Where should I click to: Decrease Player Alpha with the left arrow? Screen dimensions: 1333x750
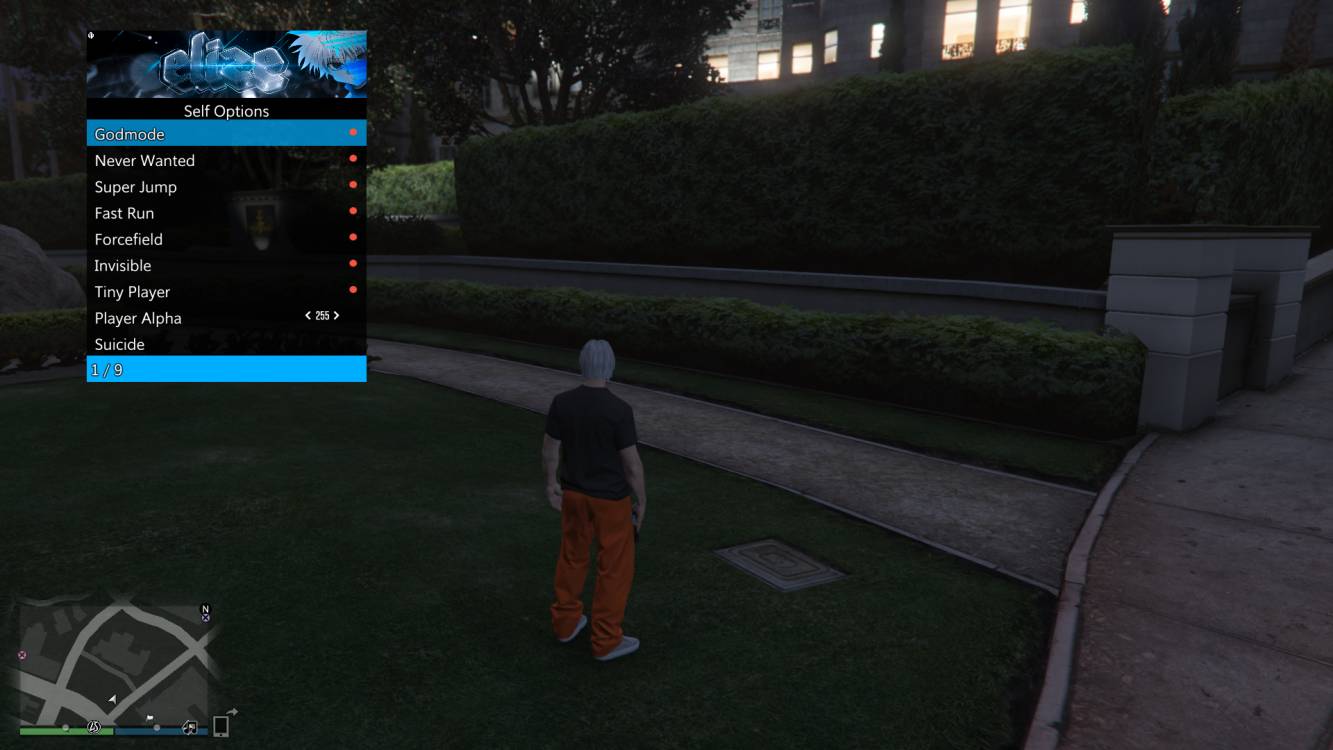[308, 316]
